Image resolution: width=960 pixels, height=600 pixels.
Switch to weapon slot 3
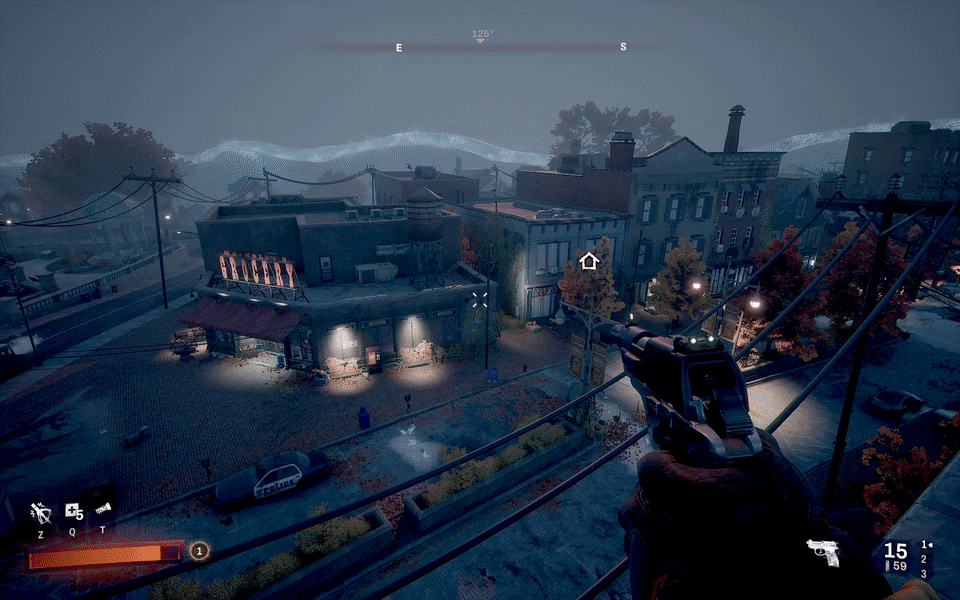[x=923, y=573]
